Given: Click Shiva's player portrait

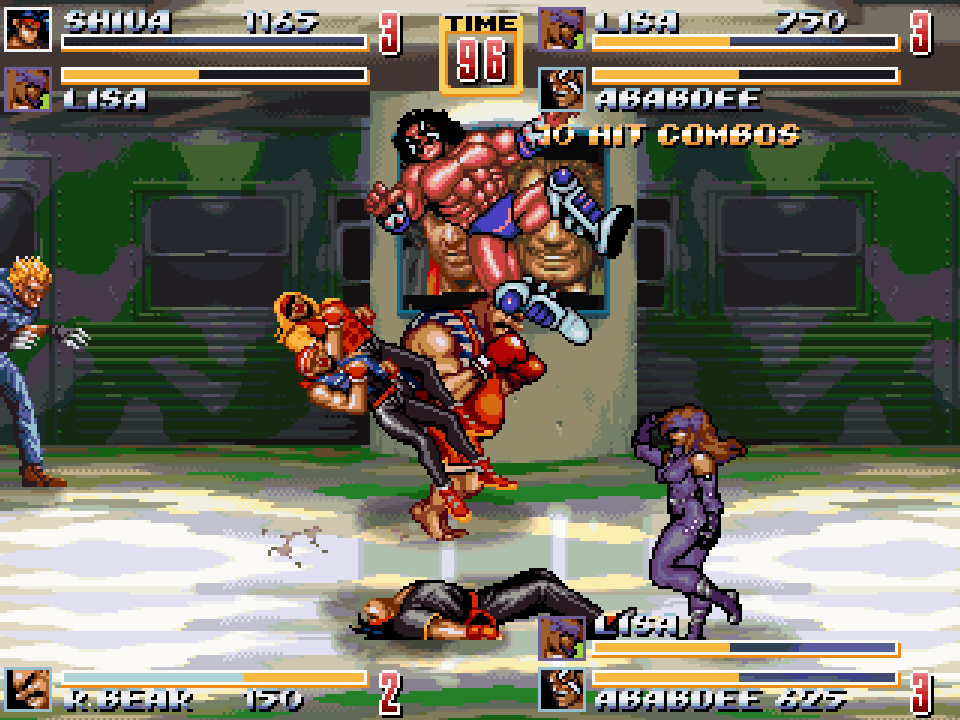Looking at the screenshot, I should pyautogui.click(x=27, y=29).
